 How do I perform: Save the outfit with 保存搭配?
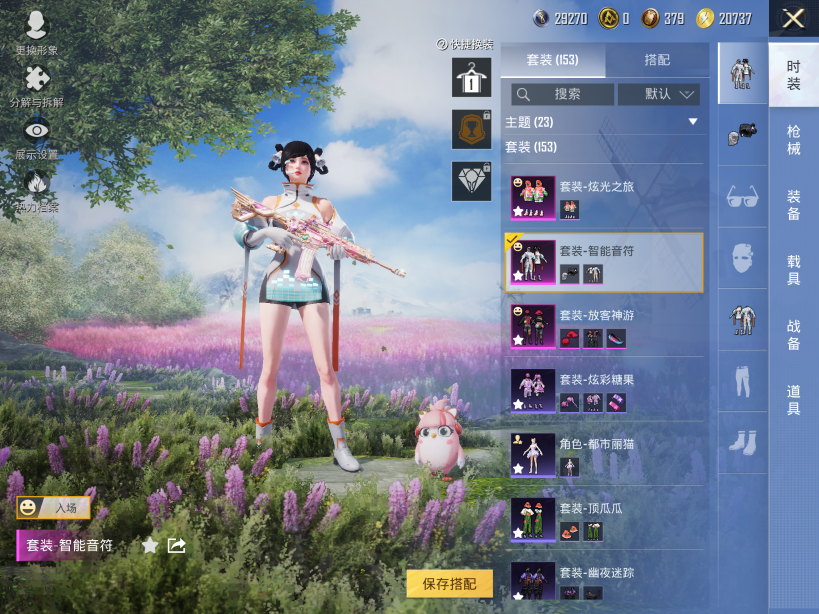coord(449,584)
